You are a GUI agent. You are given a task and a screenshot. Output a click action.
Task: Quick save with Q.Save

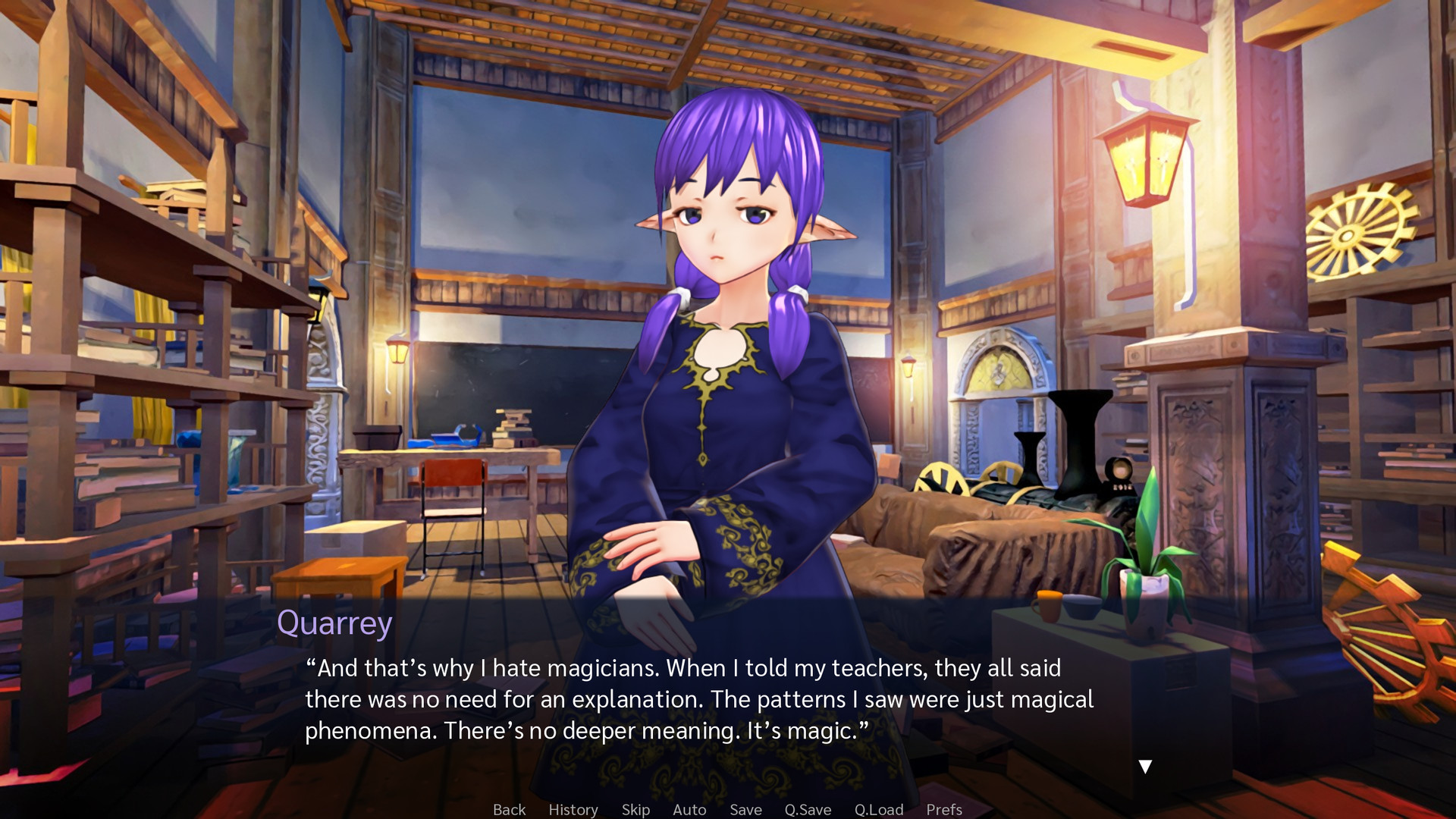coord(808,809)
